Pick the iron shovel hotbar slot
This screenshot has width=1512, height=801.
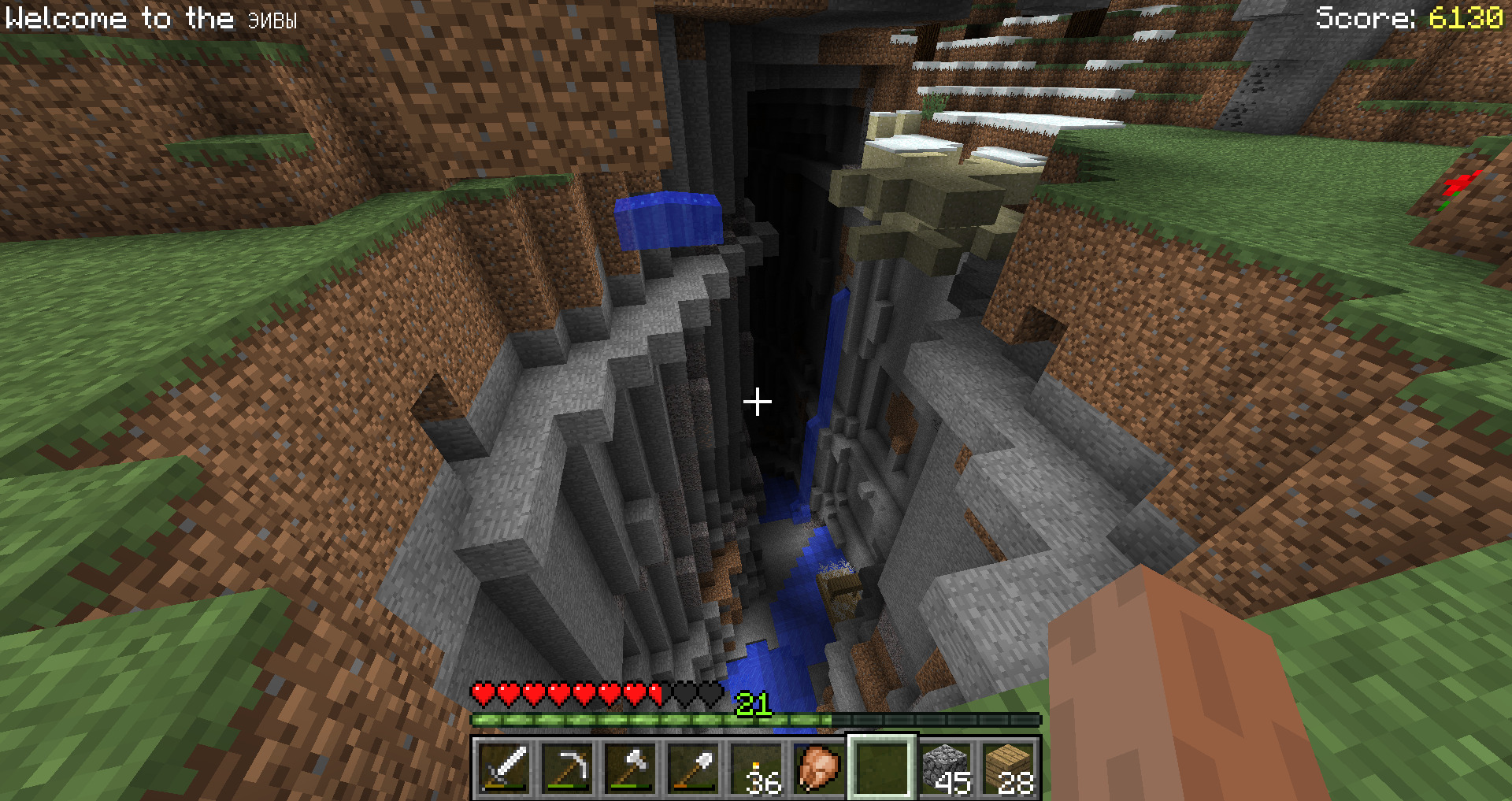693,767
